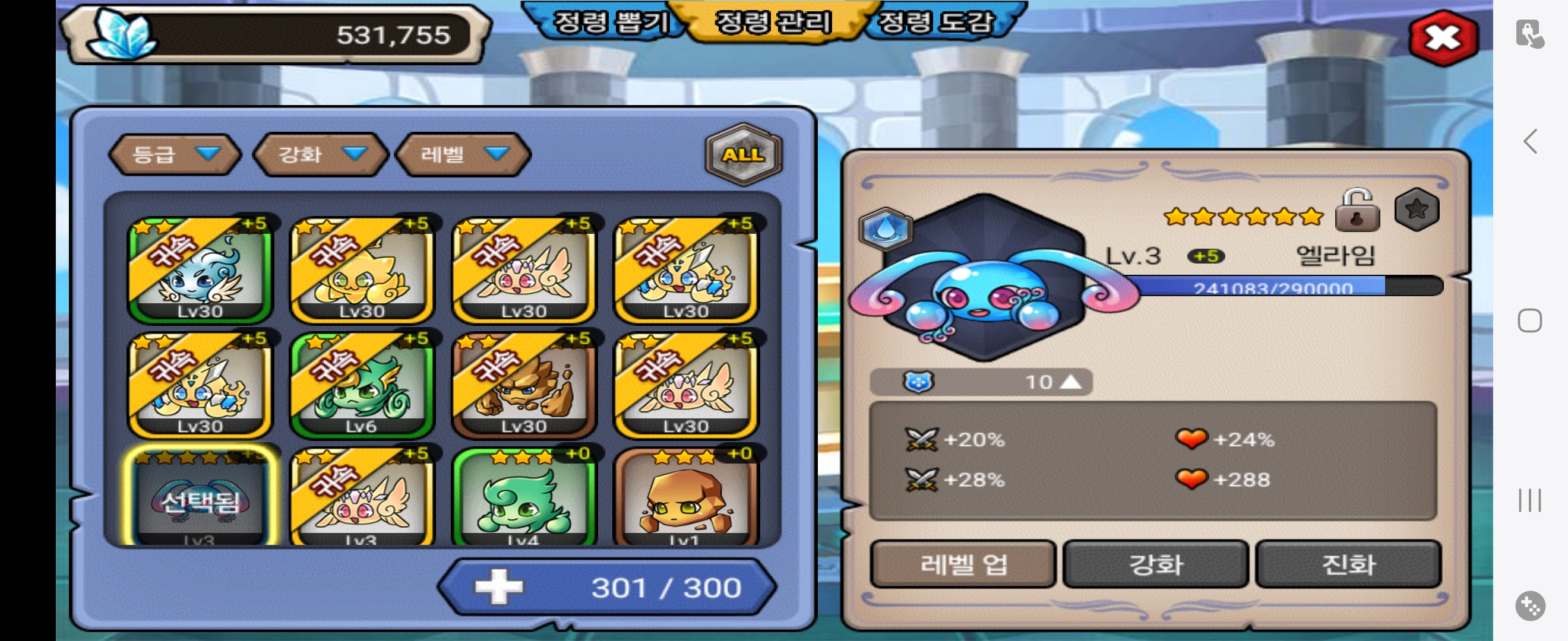Open the 강화 filter dropdown

(320, 154)
